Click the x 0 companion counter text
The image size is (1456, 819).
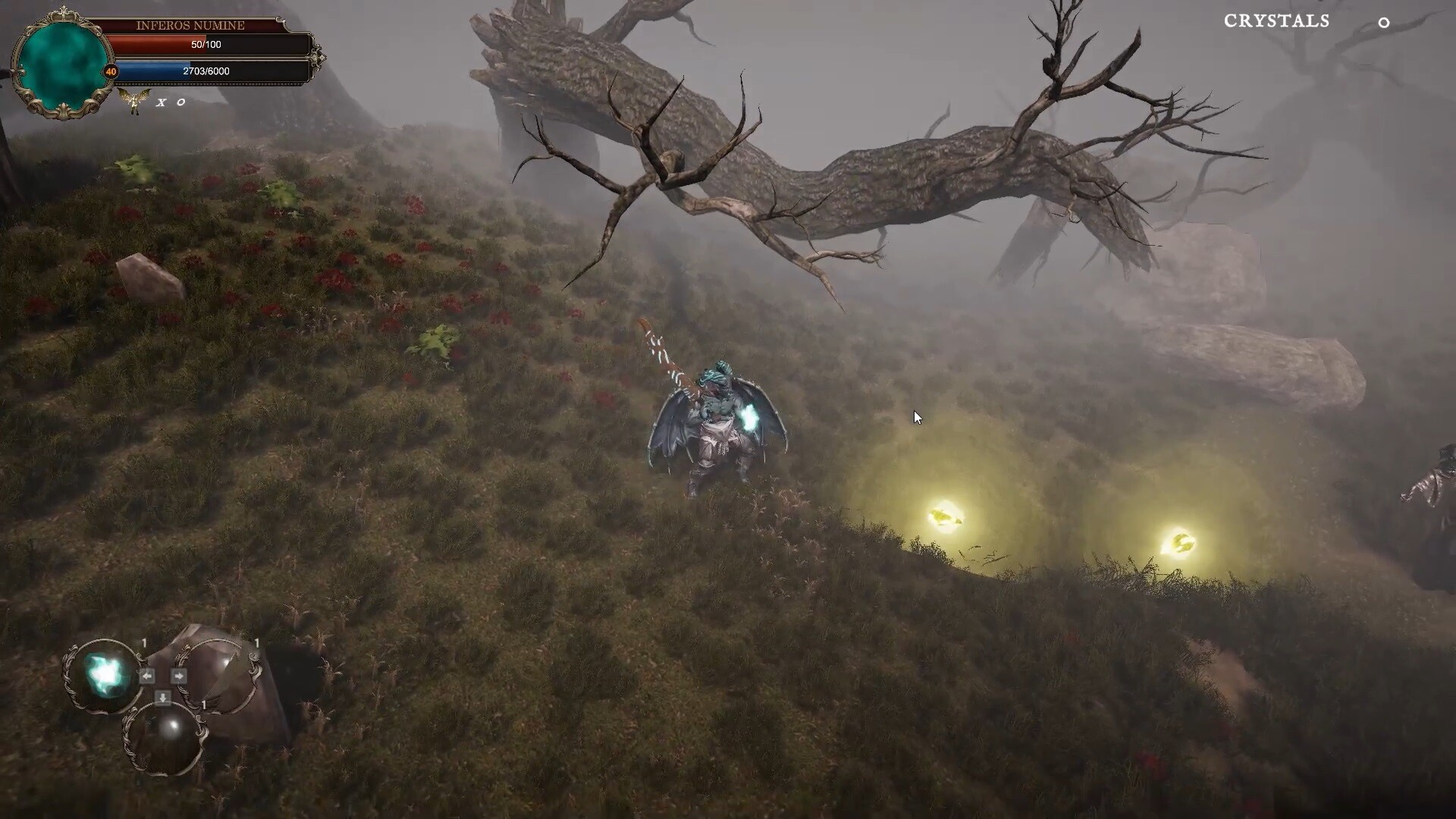[x=170, y=102]
